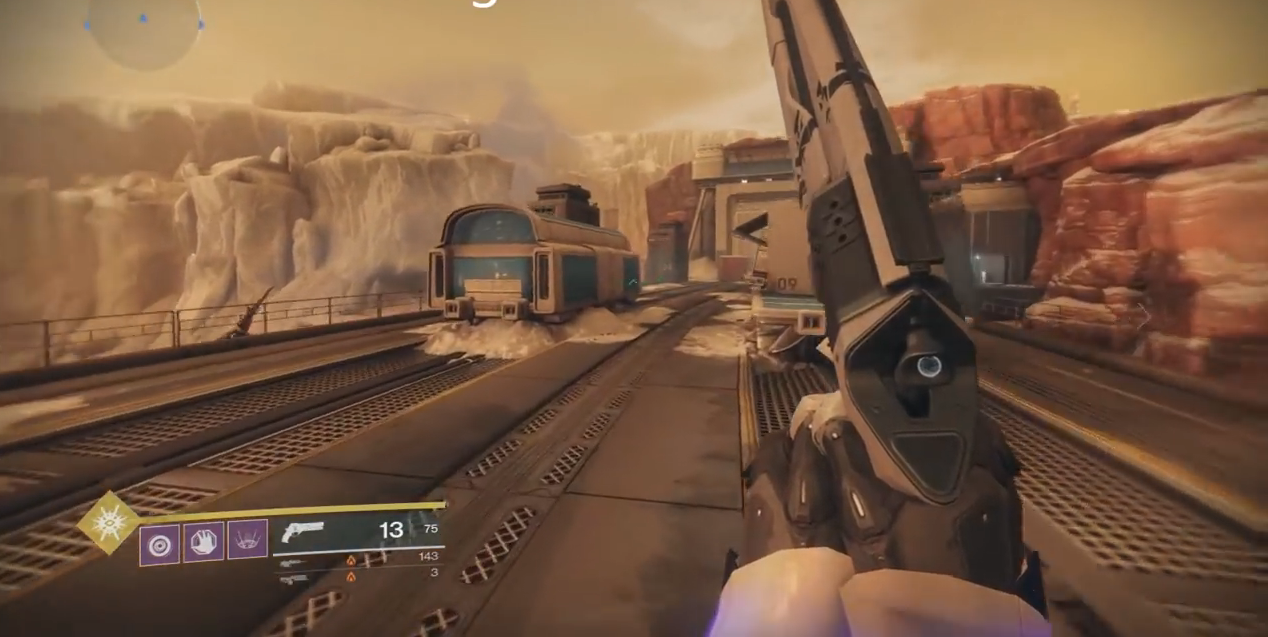Viewport: 1268px width, 637px height.
Task: Select the grenade ability icon with concentric rings
Action: 160,543
